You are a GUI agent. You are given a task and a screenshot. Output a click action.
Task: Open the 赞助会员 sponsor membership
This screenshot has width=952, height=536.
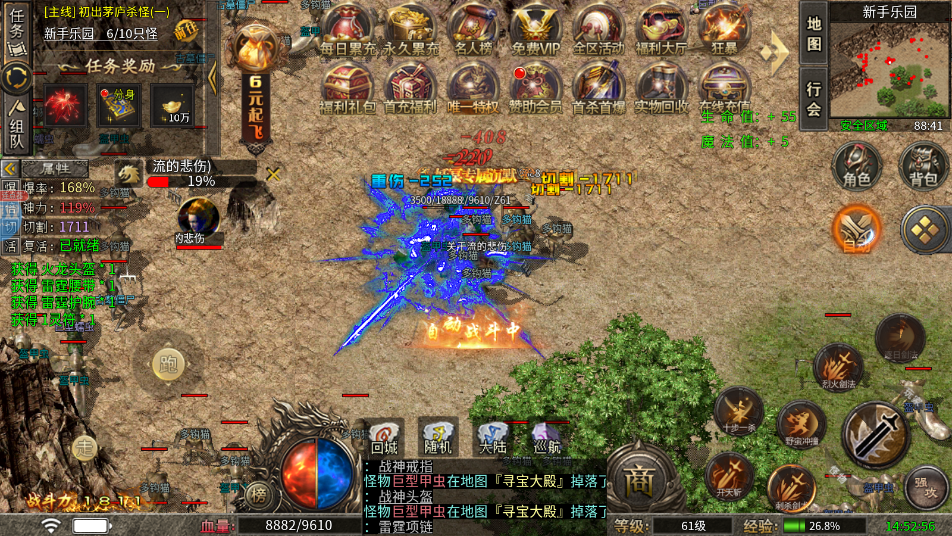click(536, 87)
